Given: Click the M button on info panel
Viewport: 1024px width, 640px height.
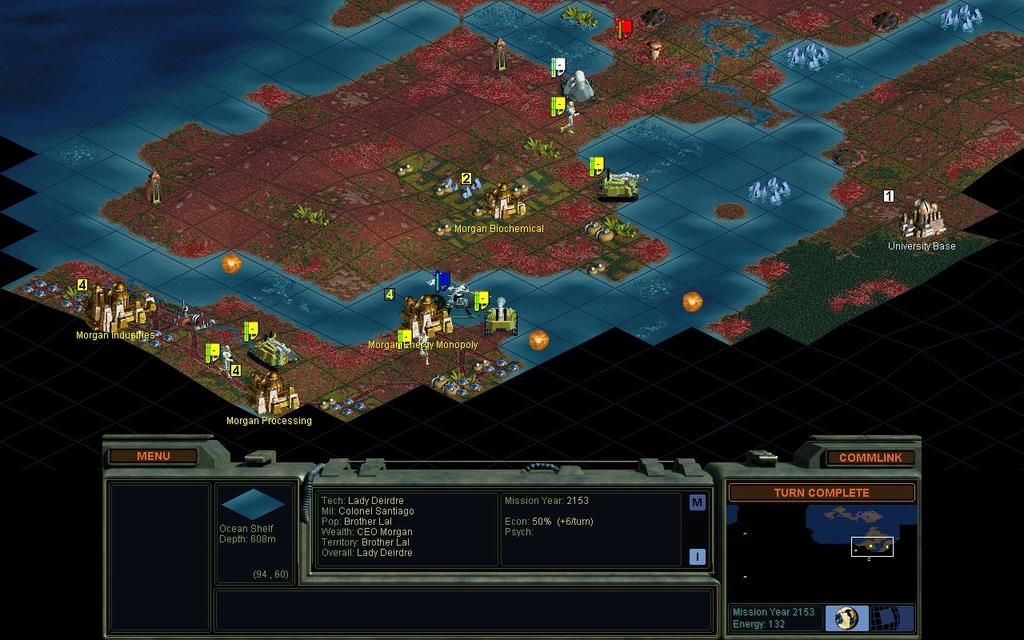Looking at the screenshot, I should tap(697, 502).
